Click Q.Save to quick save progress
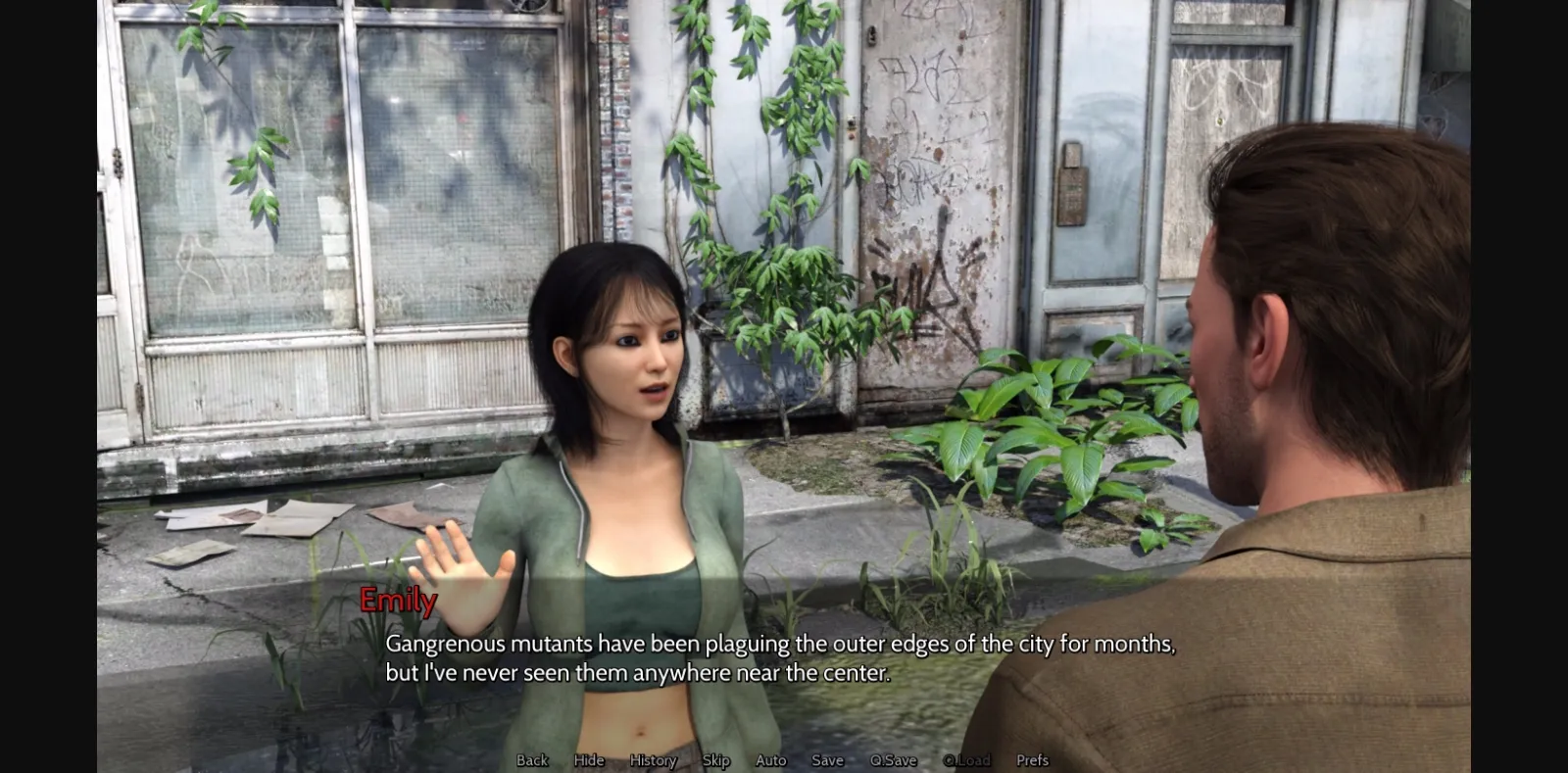 pyautogui.click(x=890, y=759)
